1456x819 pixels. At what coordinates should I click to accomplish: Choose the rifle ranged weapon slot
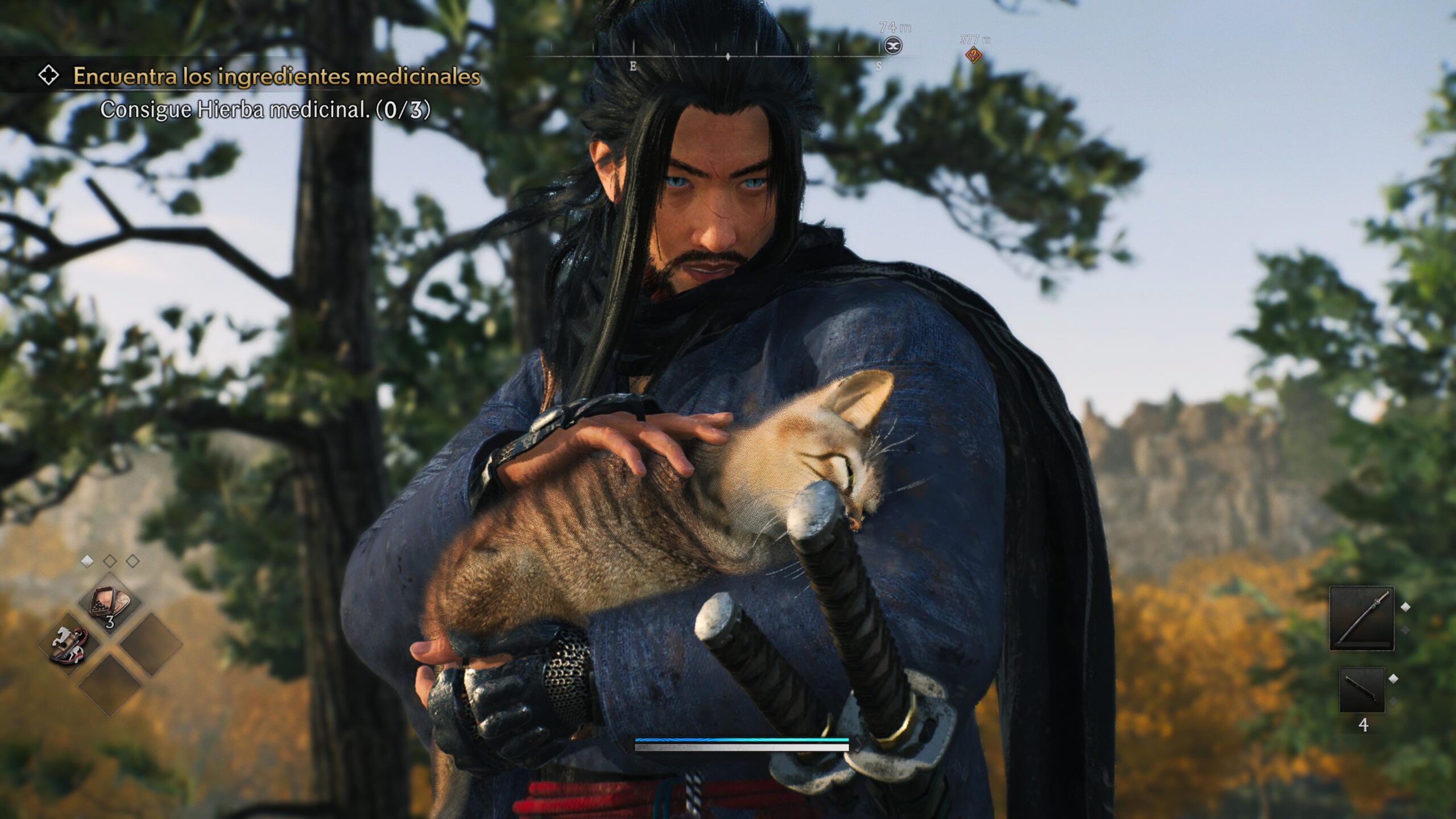pos(1362,689)
